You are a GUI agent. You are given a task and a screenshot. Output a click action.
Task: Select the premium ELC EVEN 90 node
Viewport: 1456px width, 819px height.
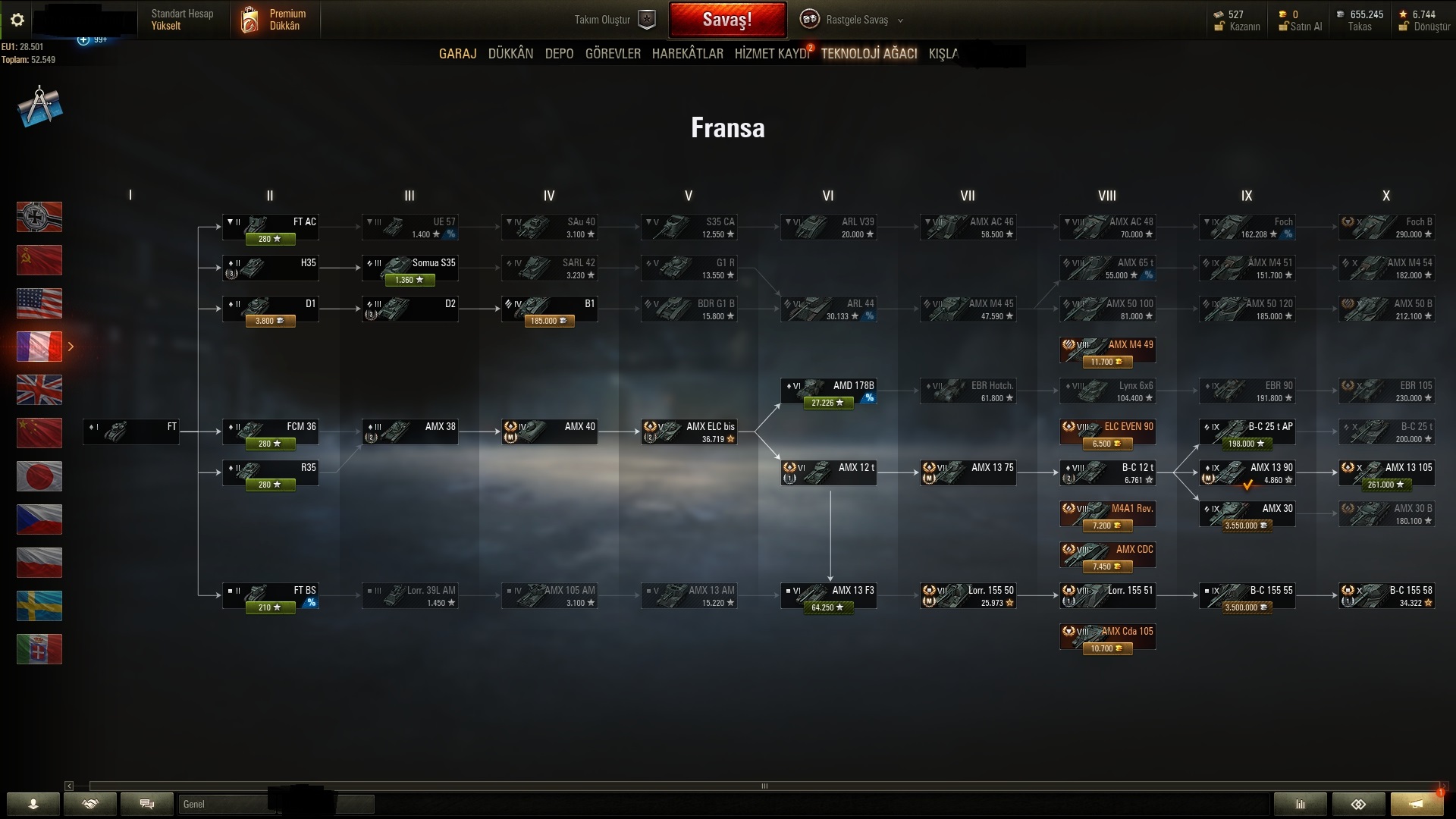tap(1107, 432)
